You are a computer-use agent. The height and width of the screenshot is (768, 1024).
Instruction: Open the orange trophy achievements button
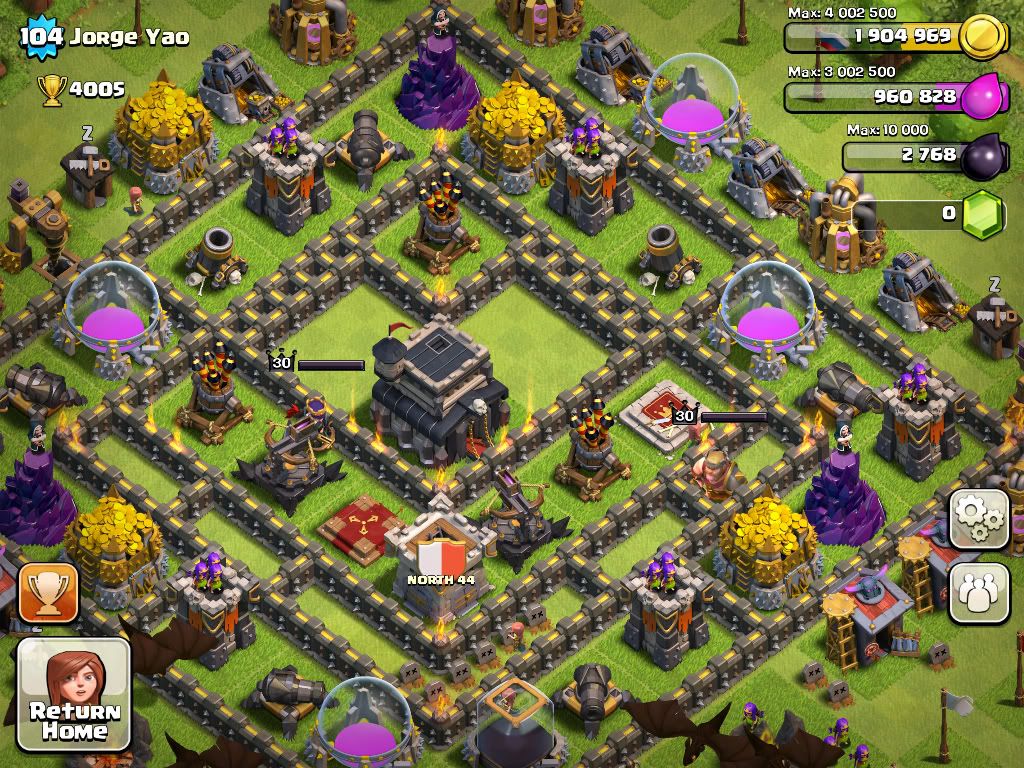48,593
